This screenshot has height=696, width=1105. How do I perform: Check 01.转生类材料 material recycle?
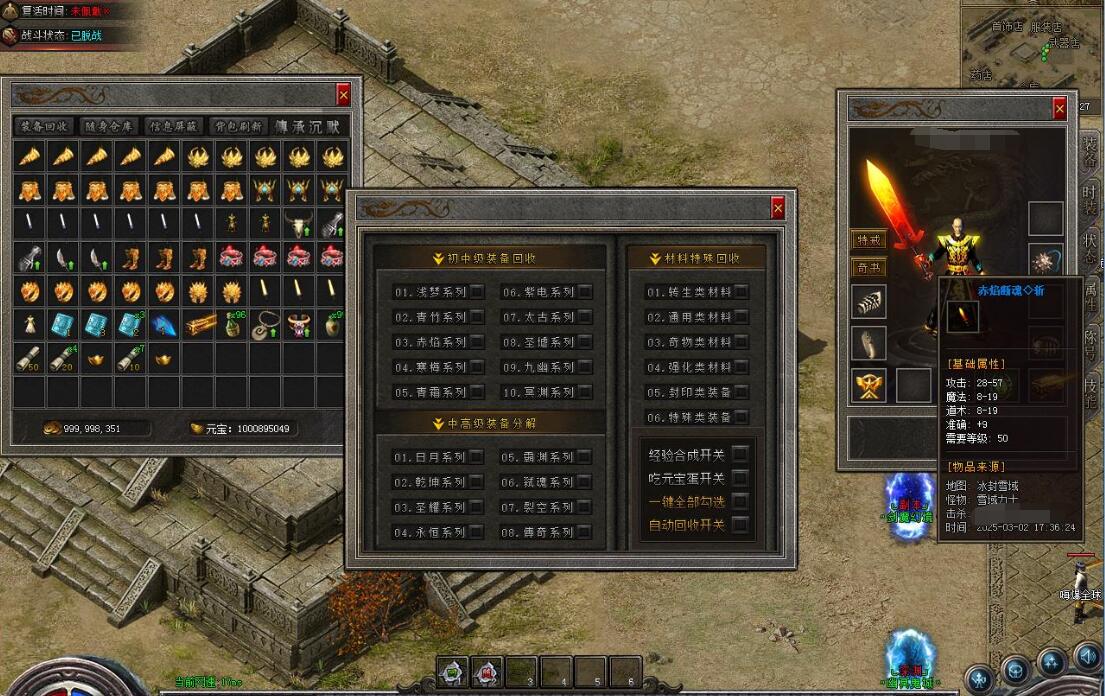click(741, 292)
